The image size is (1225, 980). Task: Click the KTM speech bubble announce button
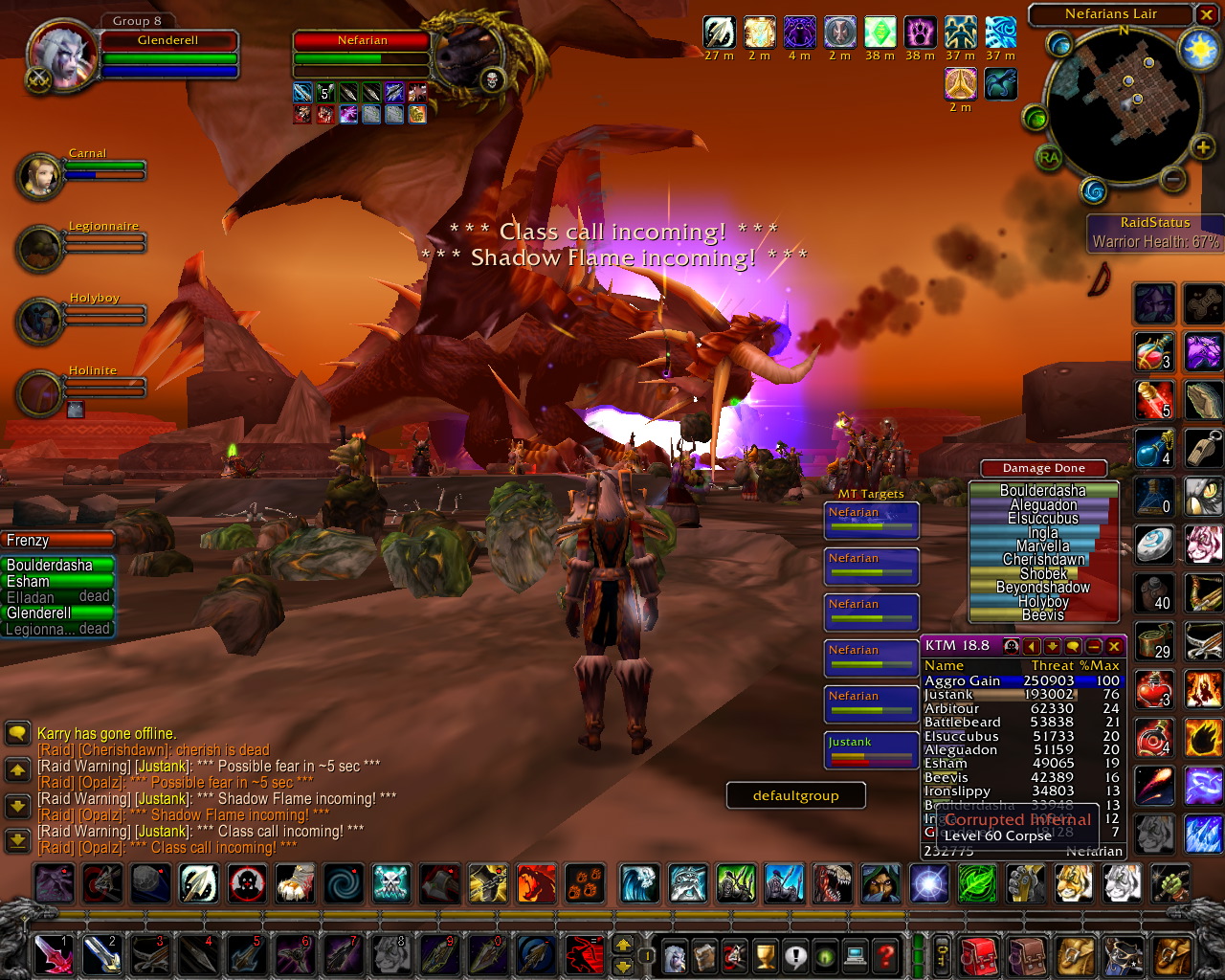tap(1073, 646)
